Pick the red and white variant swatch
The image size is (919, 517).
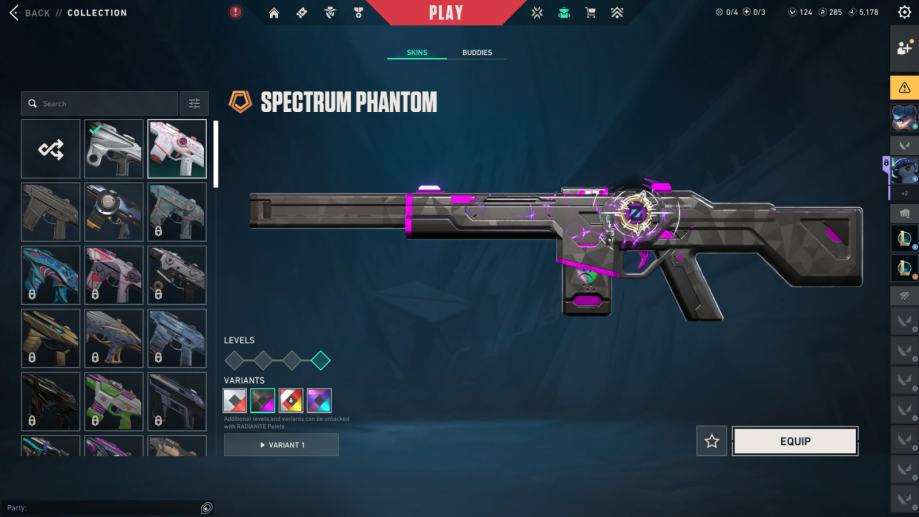coord(291,401)
